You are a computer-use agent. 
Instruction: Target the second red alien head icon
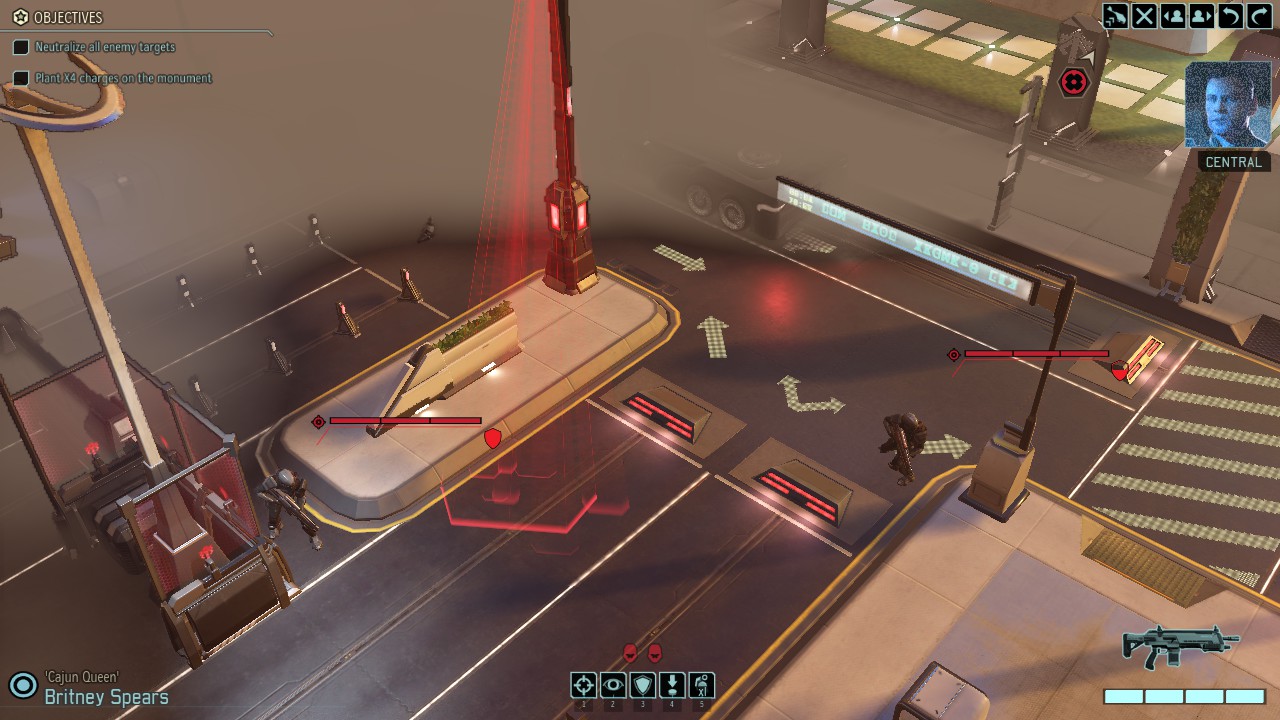click(x=655, y=653)
